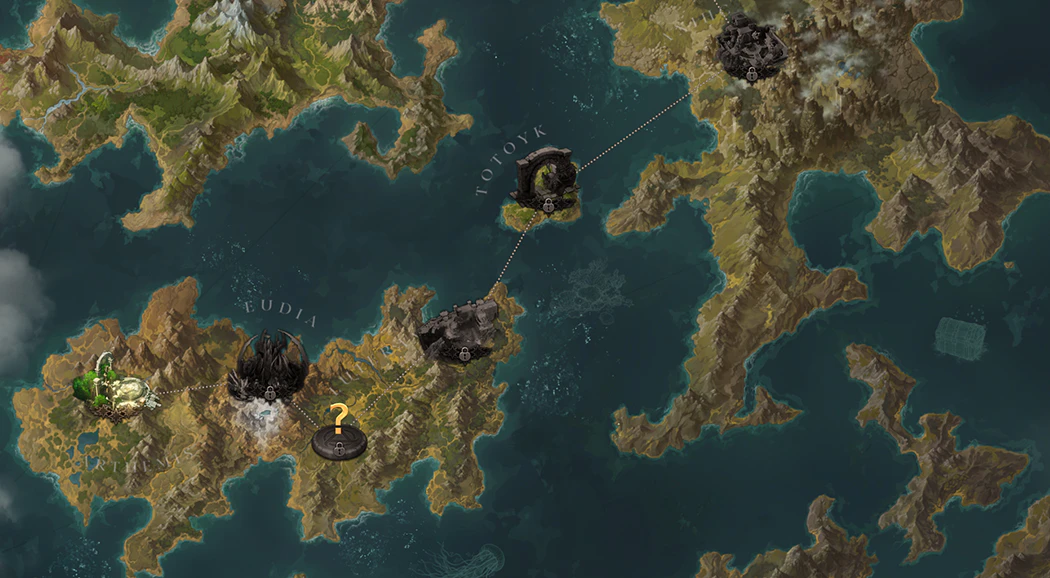This screenshot has width=1050, height=578.
Task: Open the locked Totoyk island portal node
Action: tap(546, 181)
